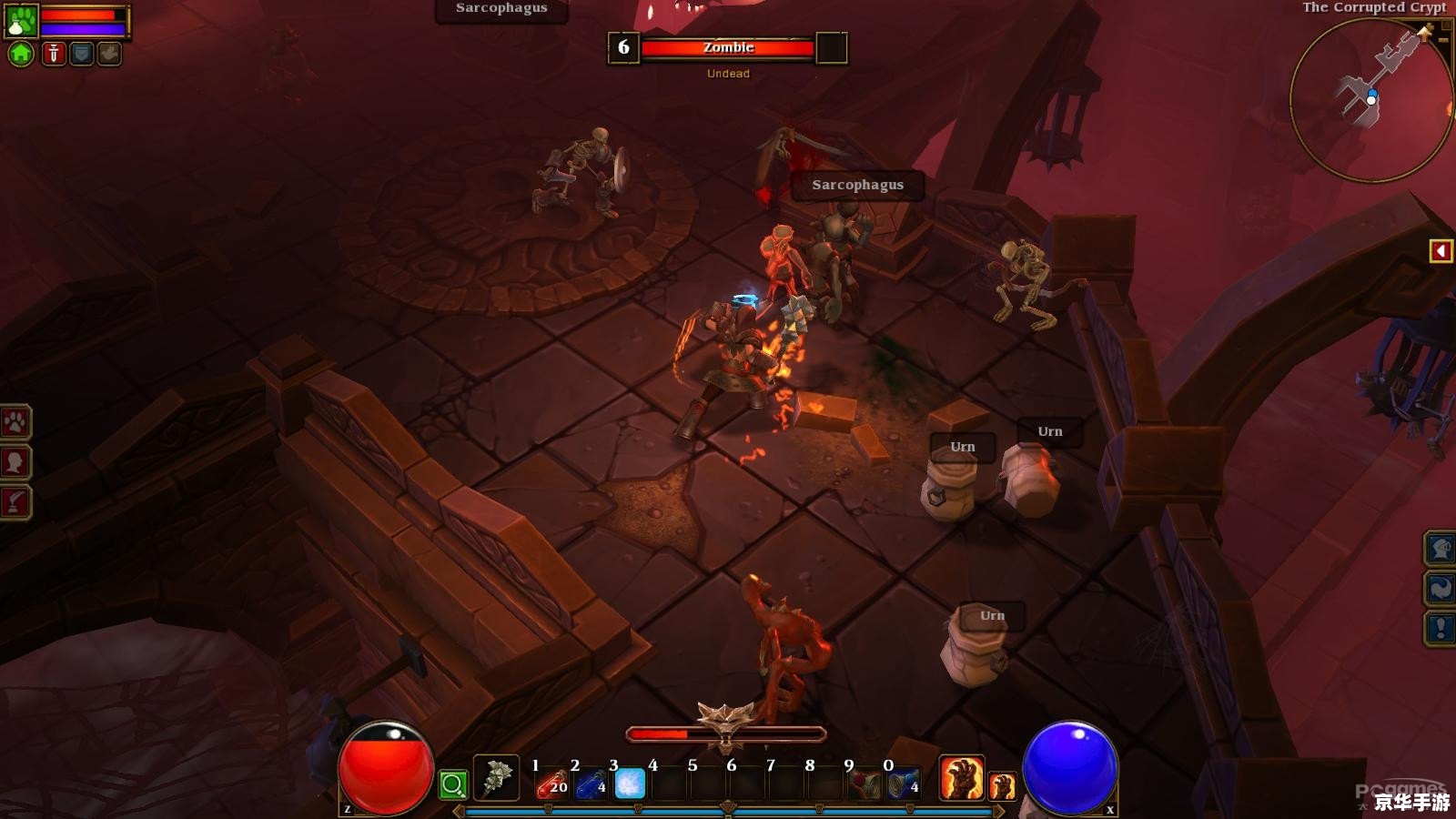Open the character silhouette panel button
The width and height of the screenshot is (1456, 819).
click(15, 462)
